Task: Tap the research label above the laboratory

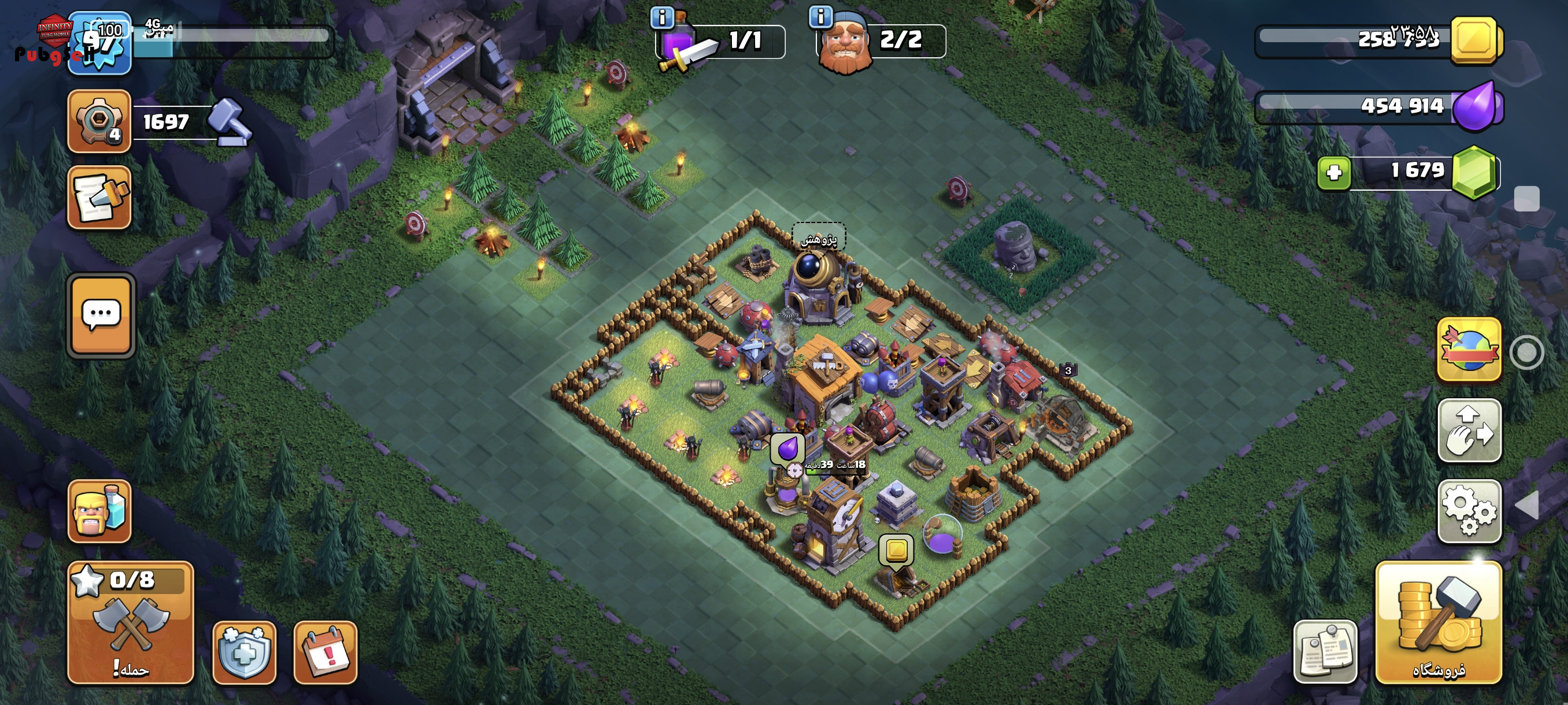Action: (x=818, y=239)
